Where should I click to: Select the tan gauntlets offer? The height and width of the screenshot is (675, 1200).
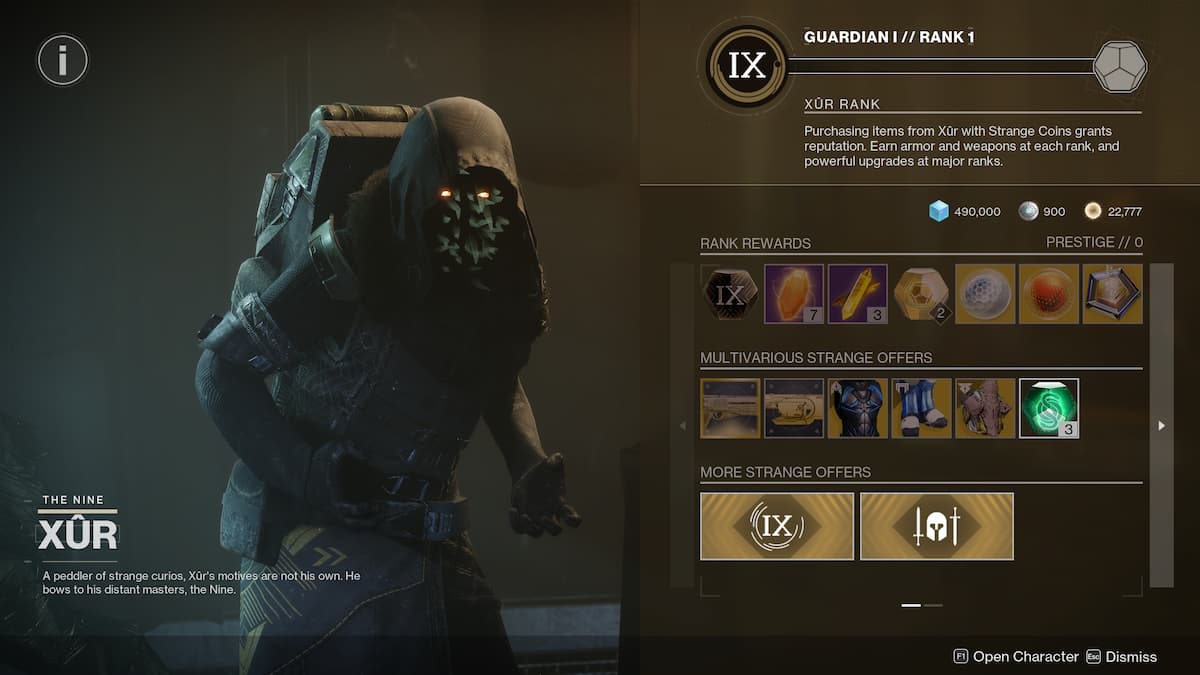pyautogui.click(x=985, y=408)
